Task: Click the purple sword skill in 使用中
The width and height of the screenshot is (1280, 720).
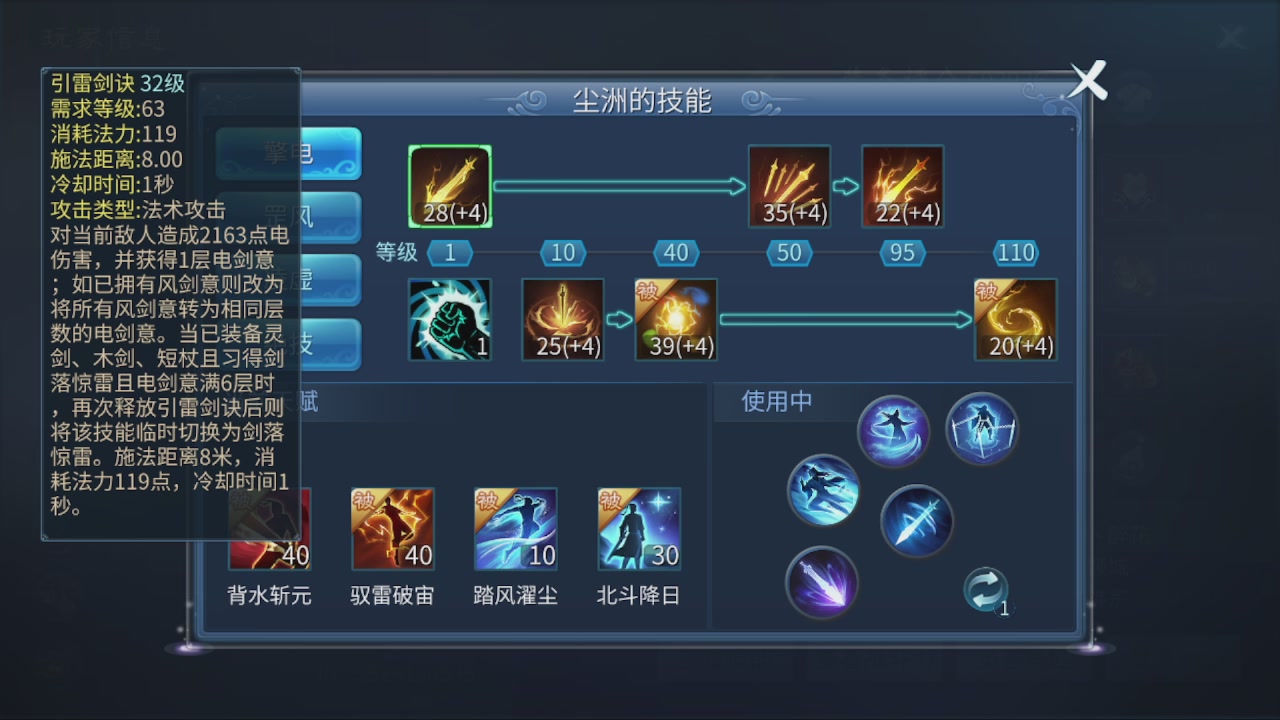Action: pos(822,583)
